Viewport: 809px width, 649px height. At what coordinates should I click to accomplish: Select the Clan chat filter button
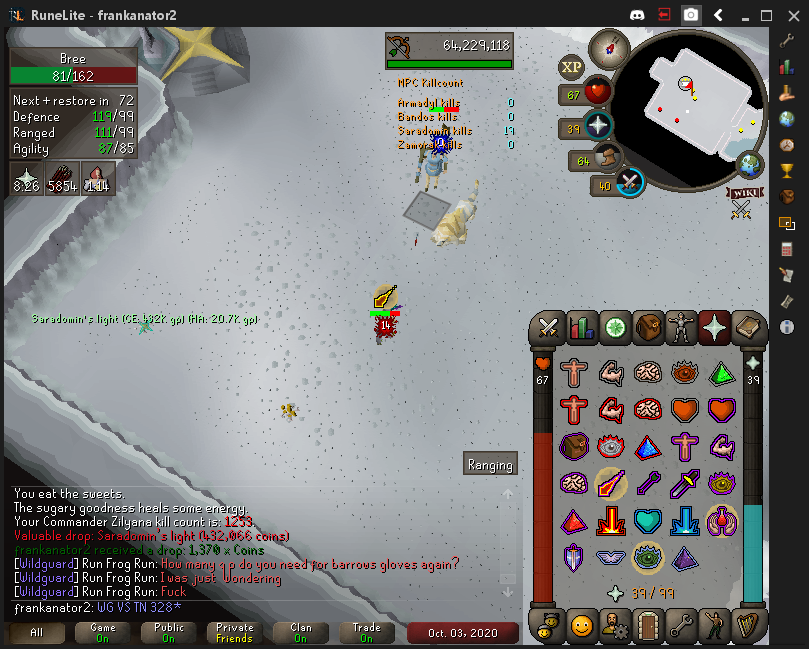(301, 633)
